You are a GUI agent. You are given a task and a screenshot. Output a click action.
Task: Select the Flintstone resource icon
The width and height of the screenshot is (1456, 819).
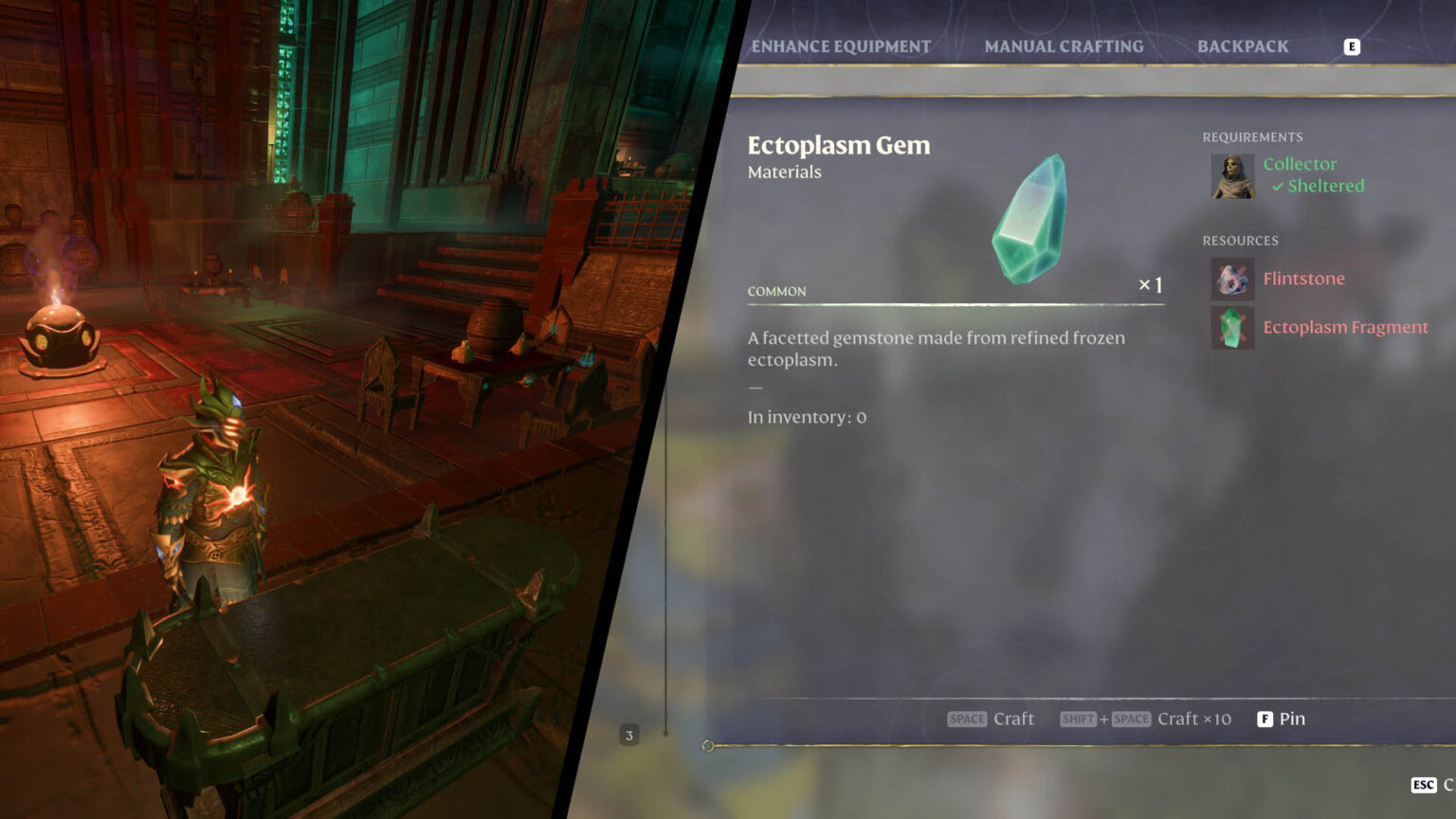point(1232,280)
